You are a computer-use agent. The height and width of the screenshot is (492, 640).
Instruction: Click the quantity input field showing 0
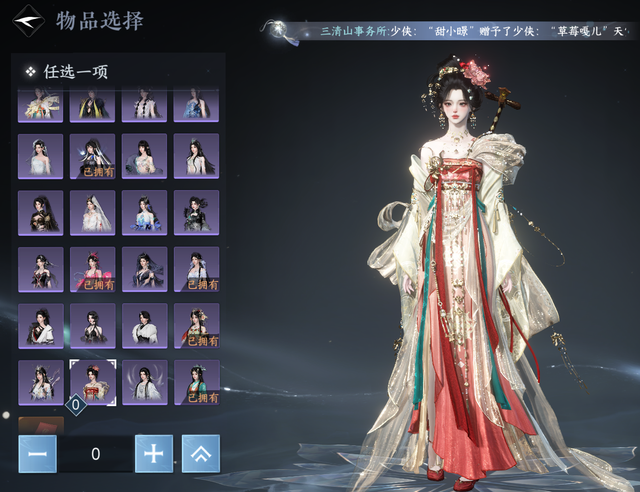(x=95, y=454)
